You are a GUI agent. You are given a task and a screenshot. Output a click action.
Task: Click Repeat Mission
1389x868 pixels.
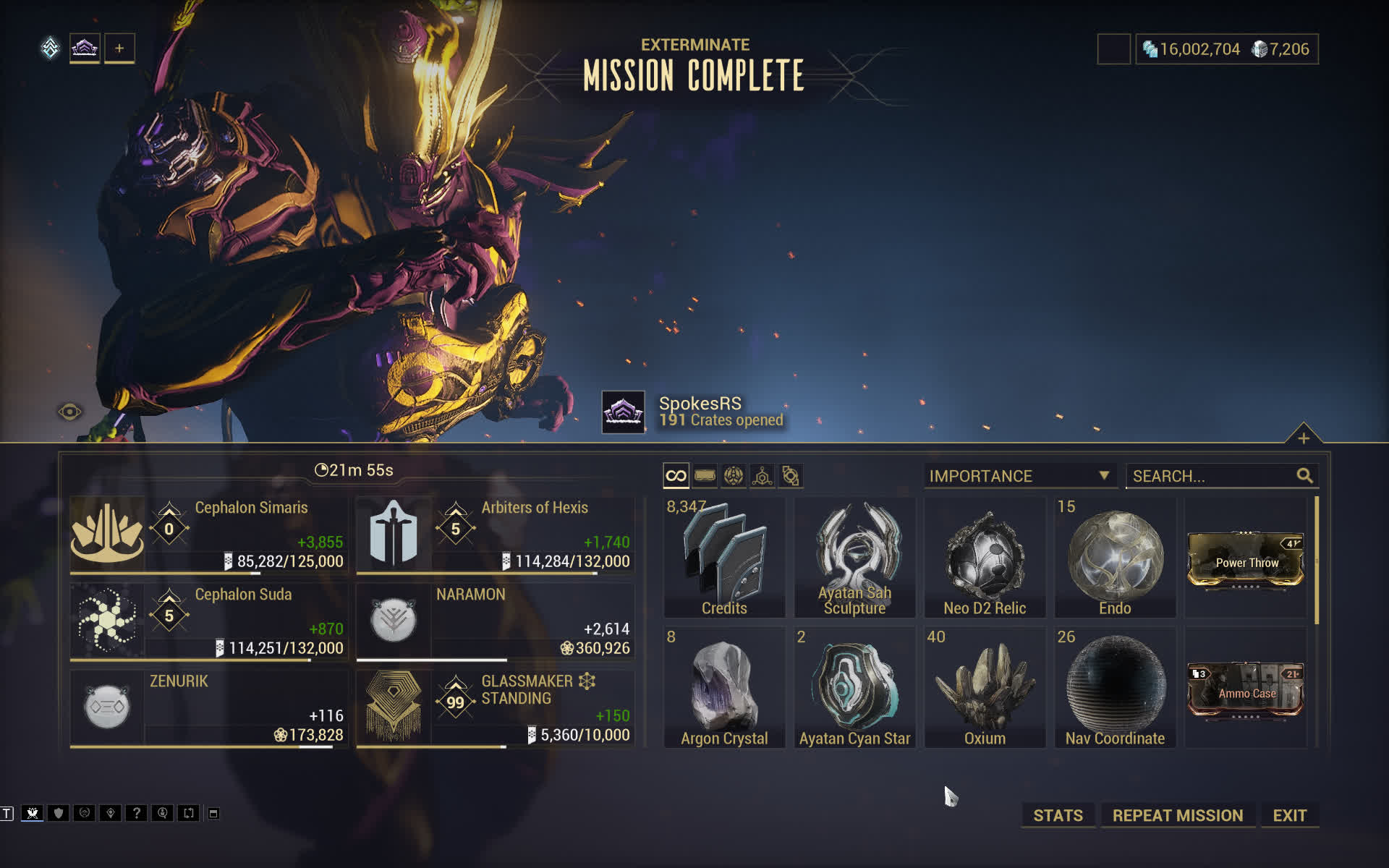[1177, 815]
